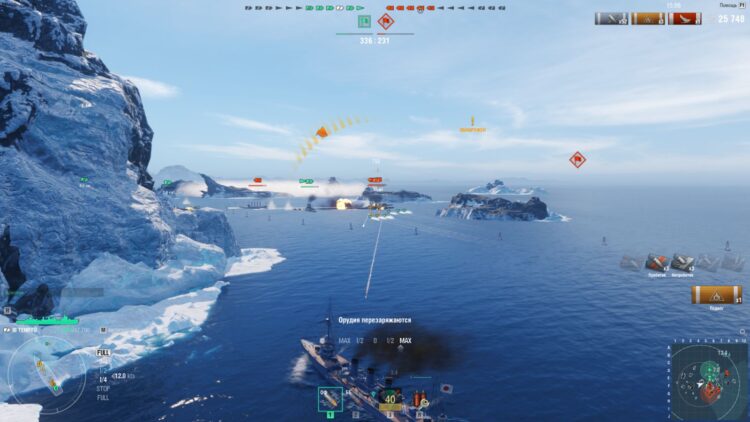Select the highlighted shell type slot

[330, 399]
